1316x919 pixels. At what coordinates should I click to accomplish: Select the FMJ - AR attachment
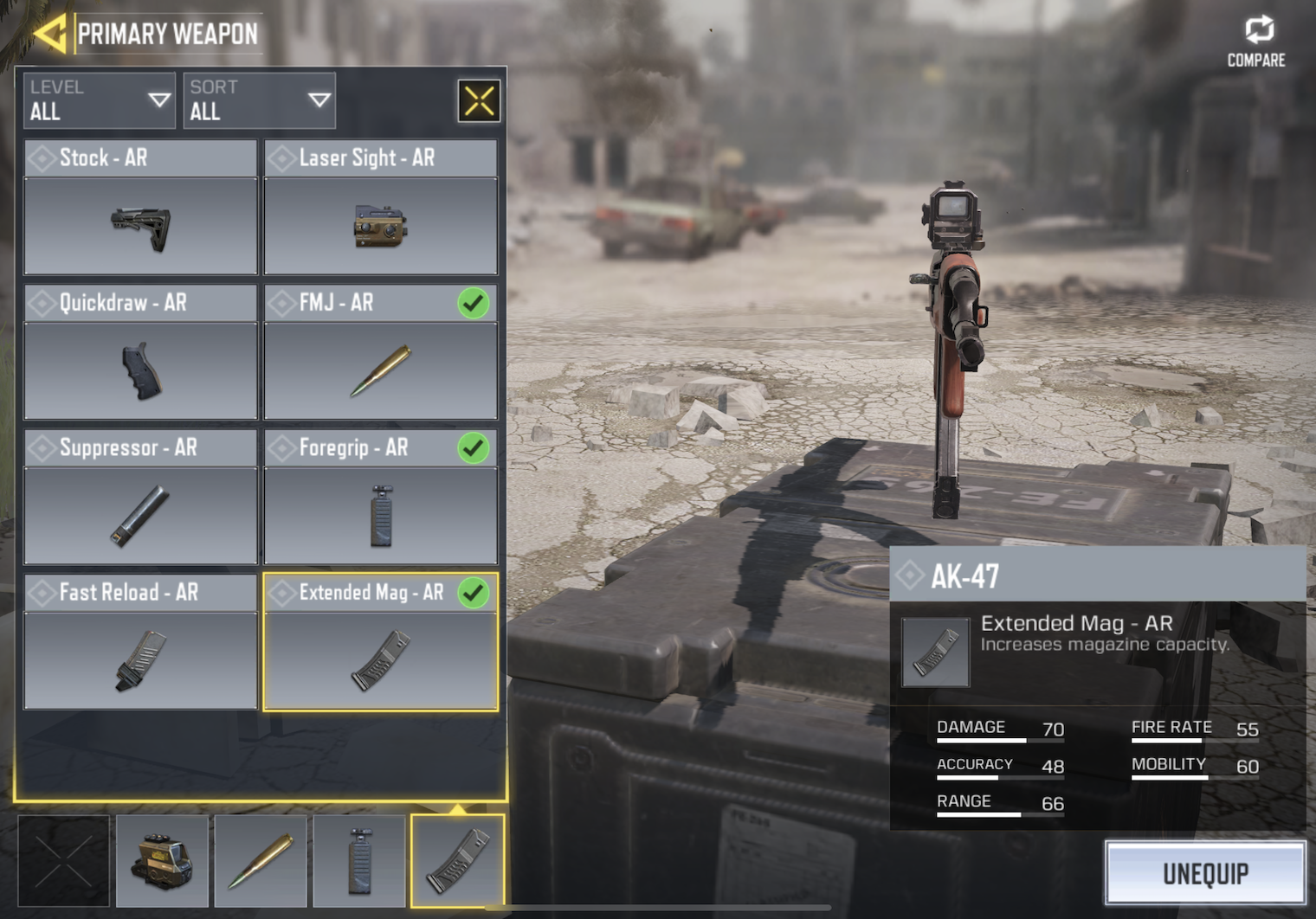click(x=380, y=353)
